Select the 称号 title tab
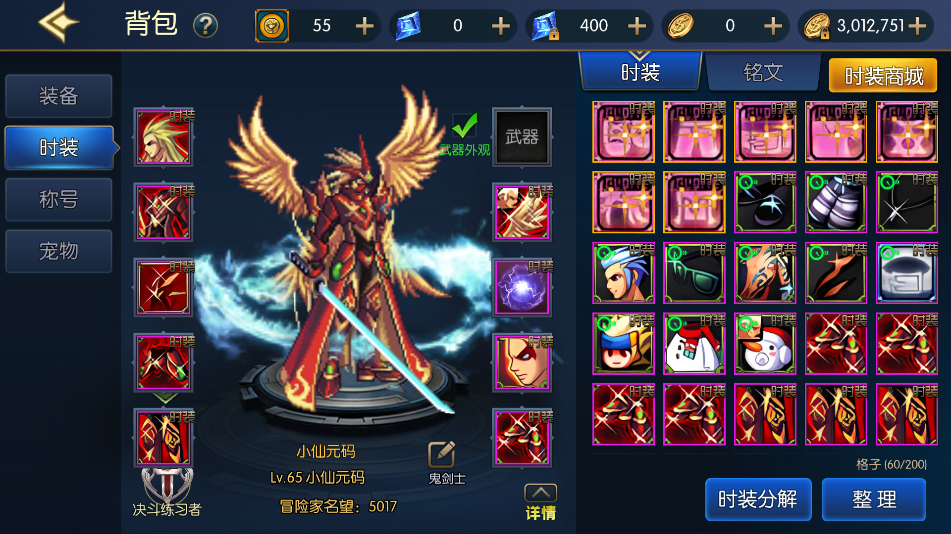This screenshot has height=534, width=951. [58, 199]
